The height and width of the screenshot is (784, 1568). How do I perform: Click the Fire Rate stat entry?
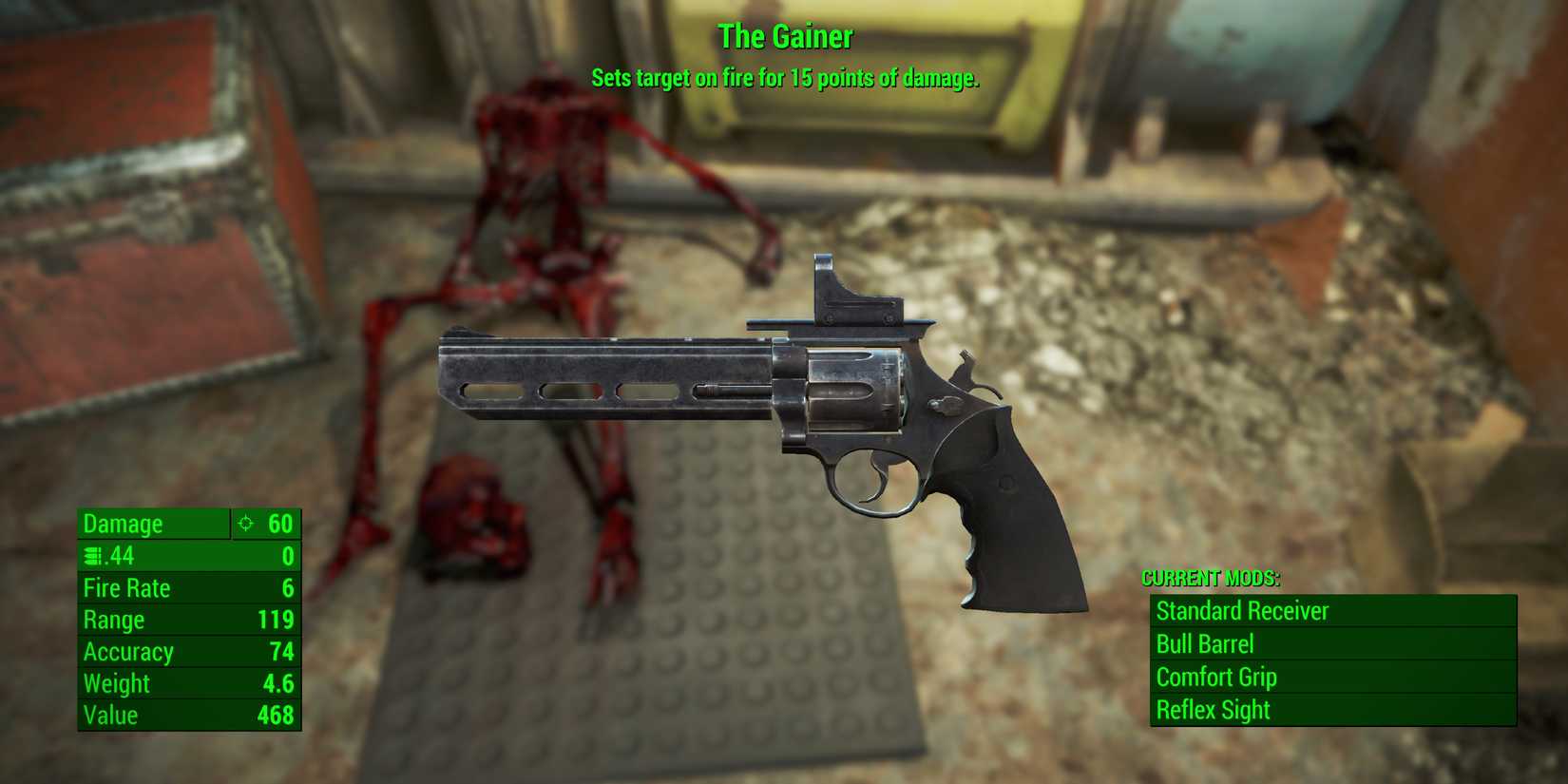[126, 587]
